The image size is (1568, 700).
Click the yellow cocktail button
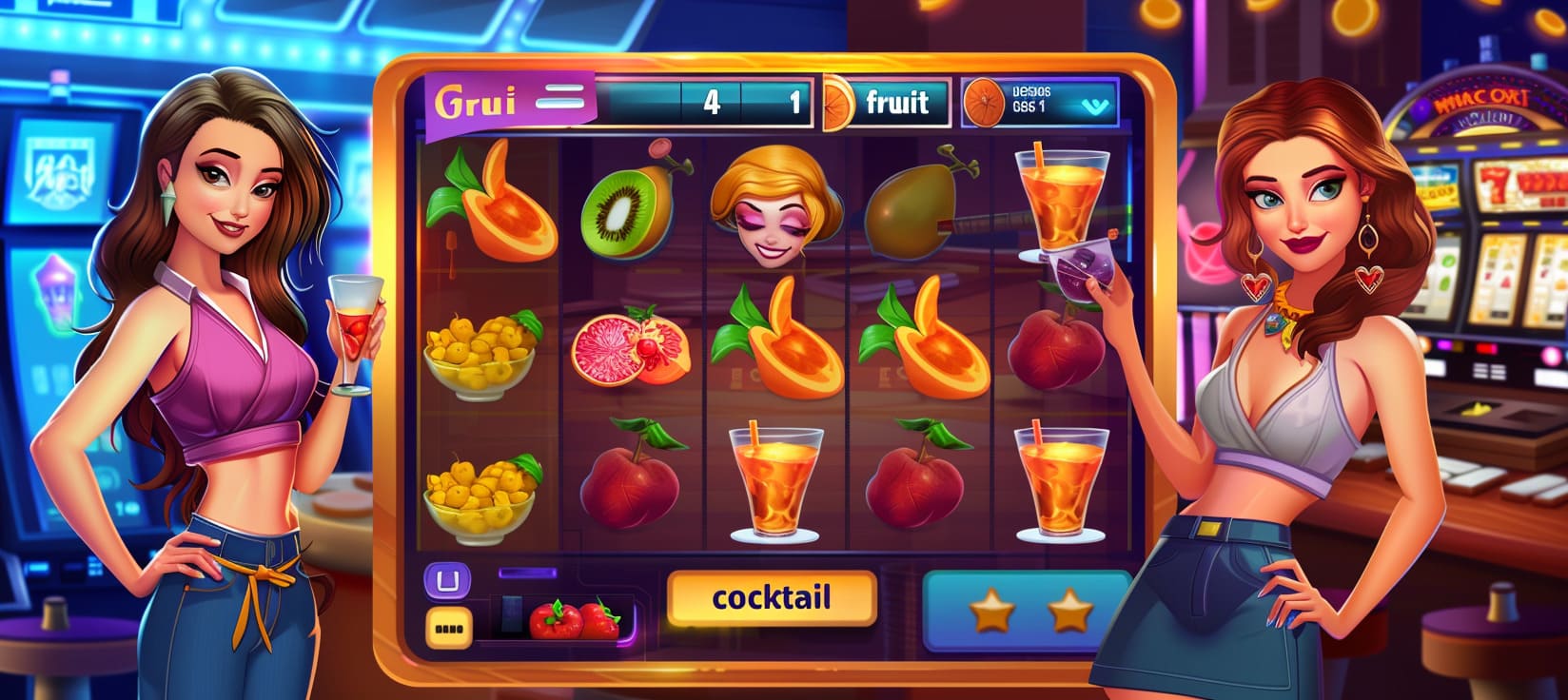point(771,598)
